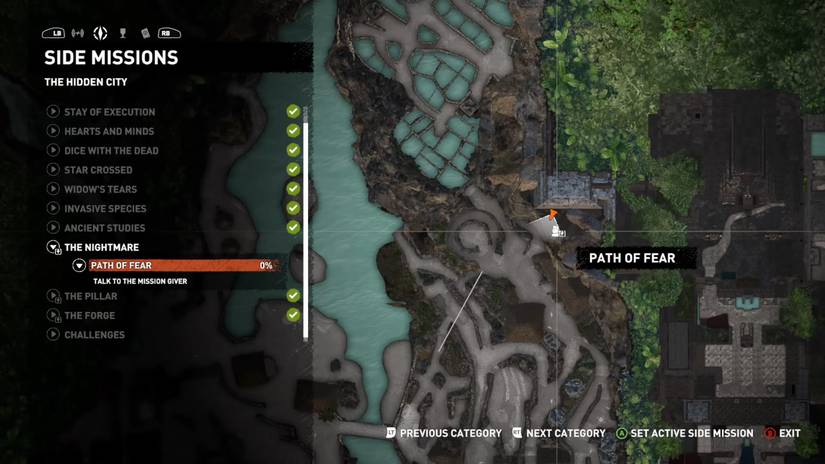Screen dimensions: 825x464
Task: Switch to the broadcast signal tab icon
Action: pos(78,34)
